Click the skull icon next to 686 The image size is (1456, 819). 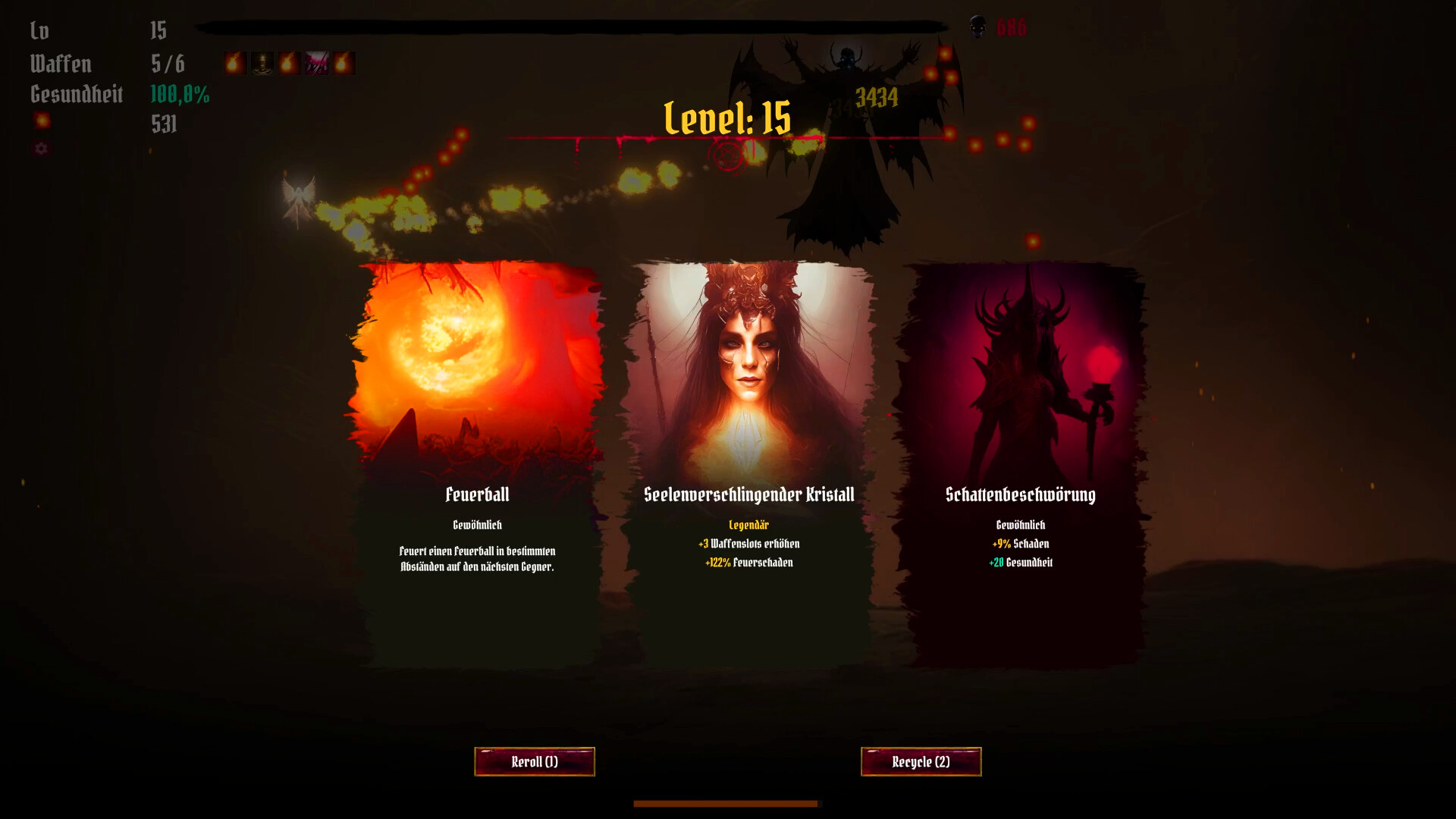tap(980, 27)
